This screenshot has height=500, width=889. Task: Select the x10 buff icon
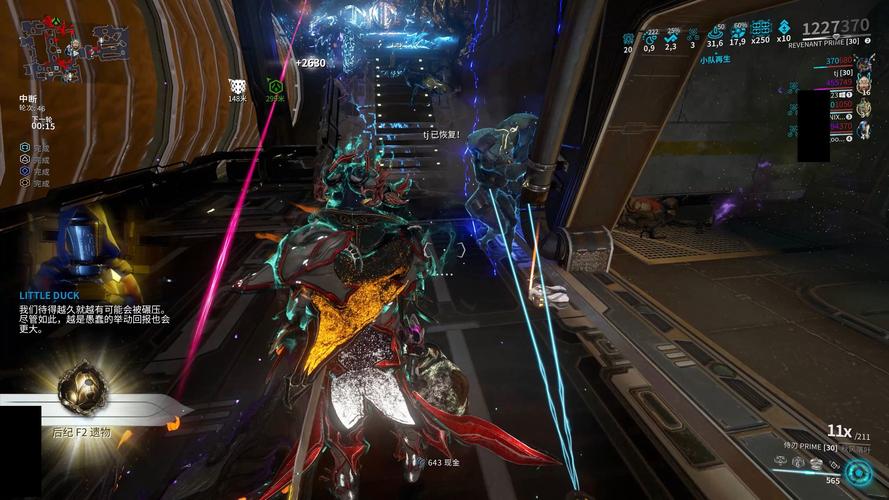(x=785, y=29)
